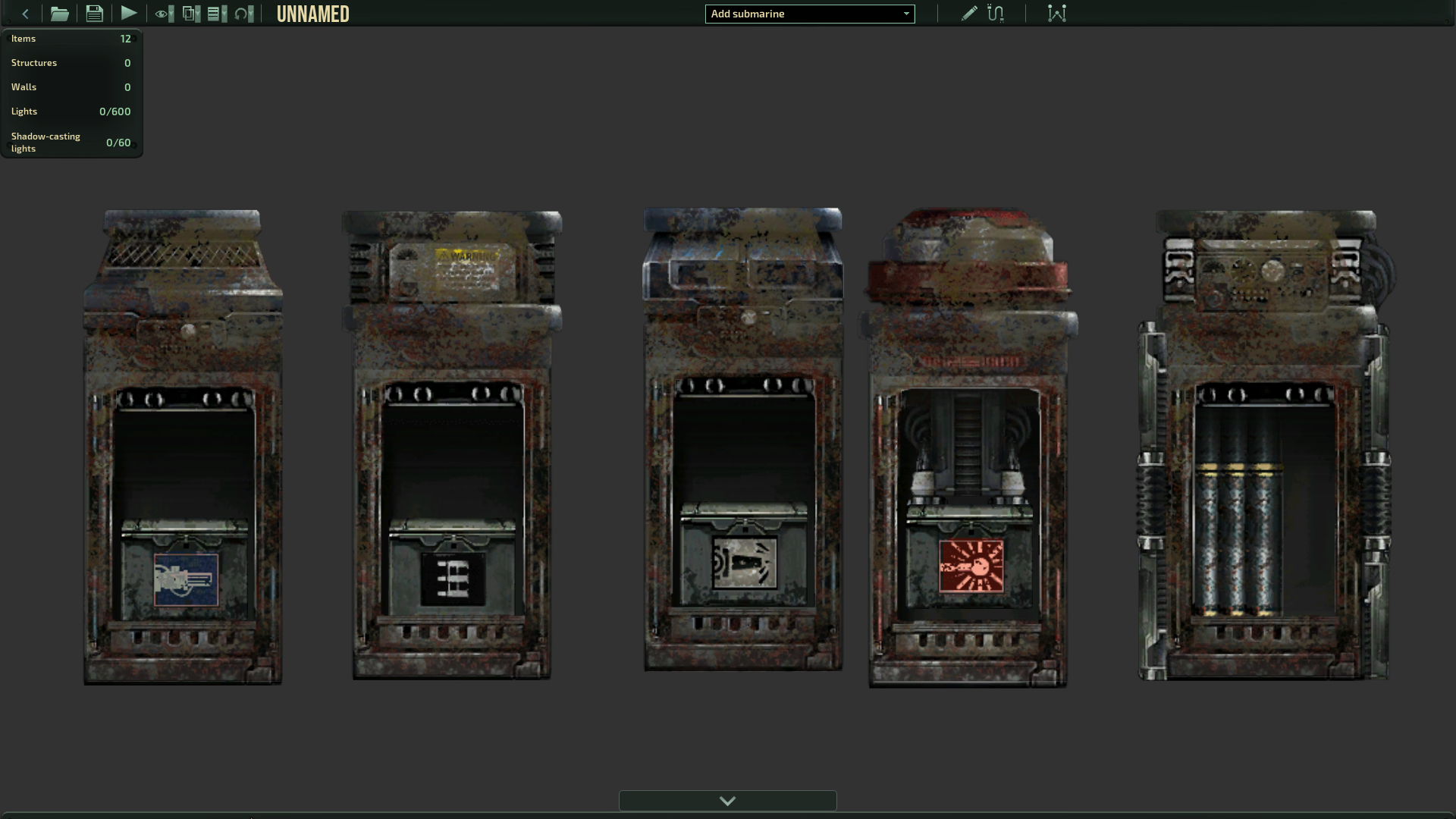Open a submarine file
The image size is (1456, 819).
(59, 13)
